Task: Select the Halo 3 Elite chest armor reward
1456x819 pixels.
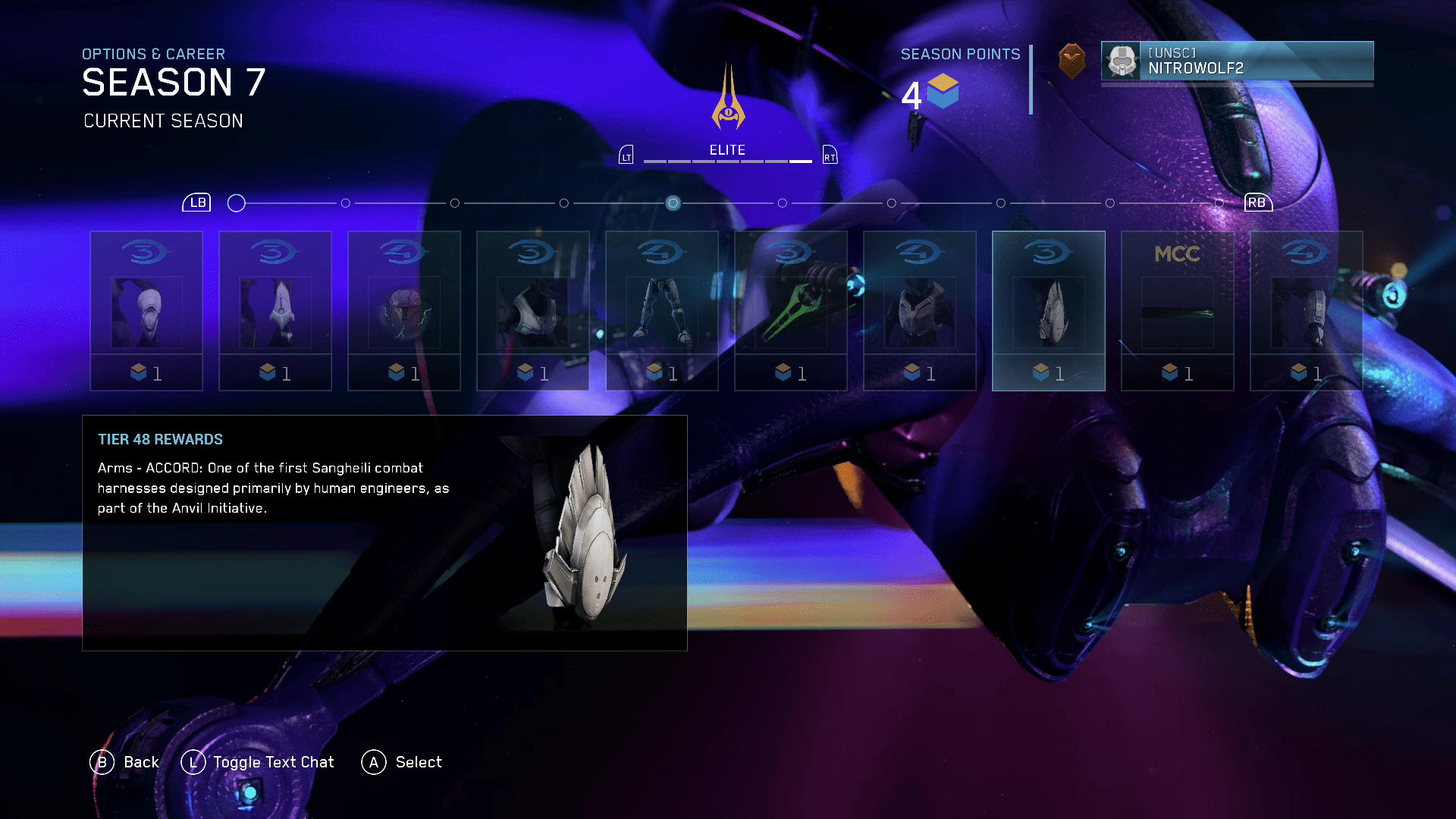Action: [x=533, y=311]
